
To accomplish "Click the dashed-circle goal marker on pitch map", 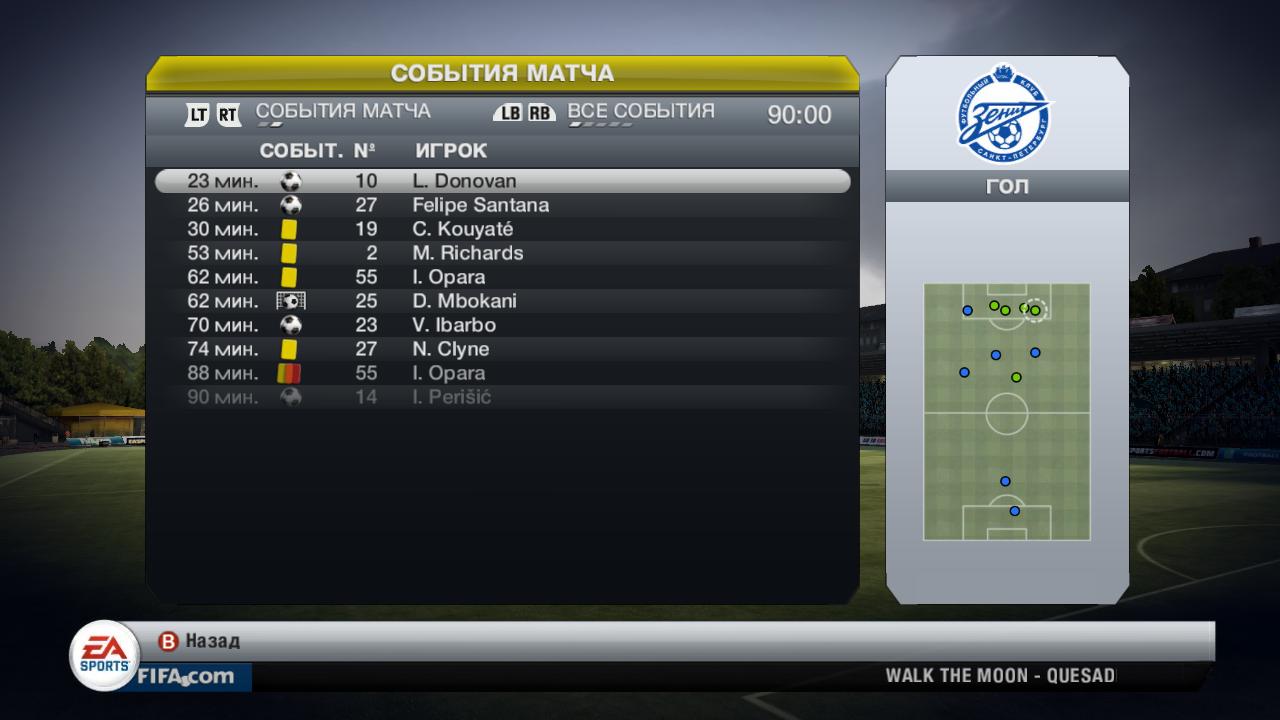I will tap(1036, 310).
